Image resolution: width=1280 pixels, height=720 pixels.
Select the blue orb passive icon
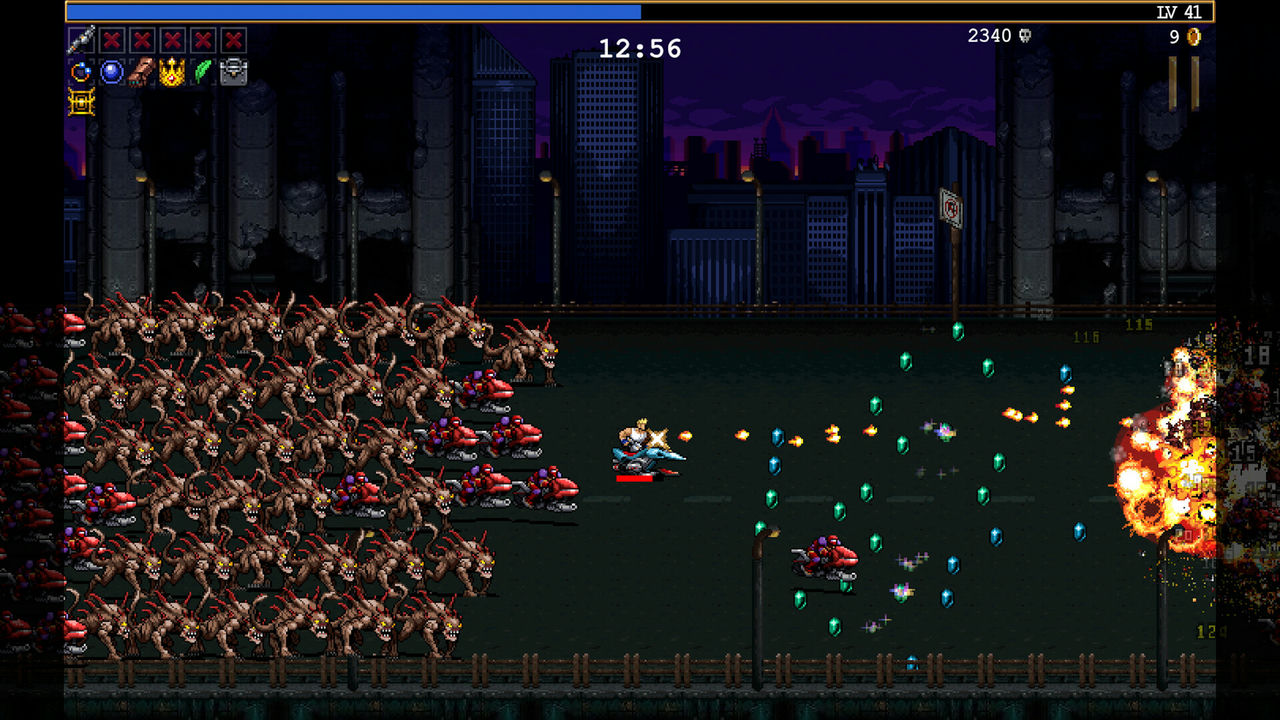[x=112, y=72]
